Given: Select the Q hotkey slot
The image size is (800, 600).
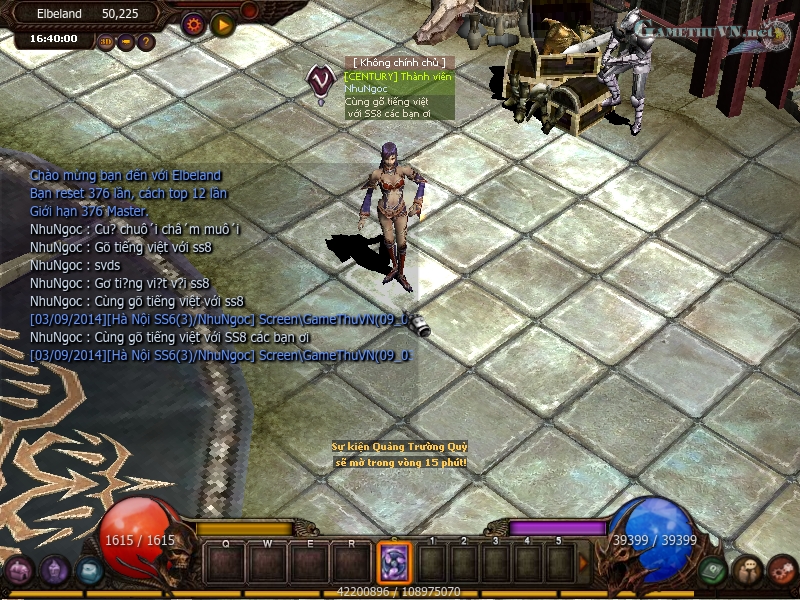Looking at the screenshot, I should pos(226,563).
